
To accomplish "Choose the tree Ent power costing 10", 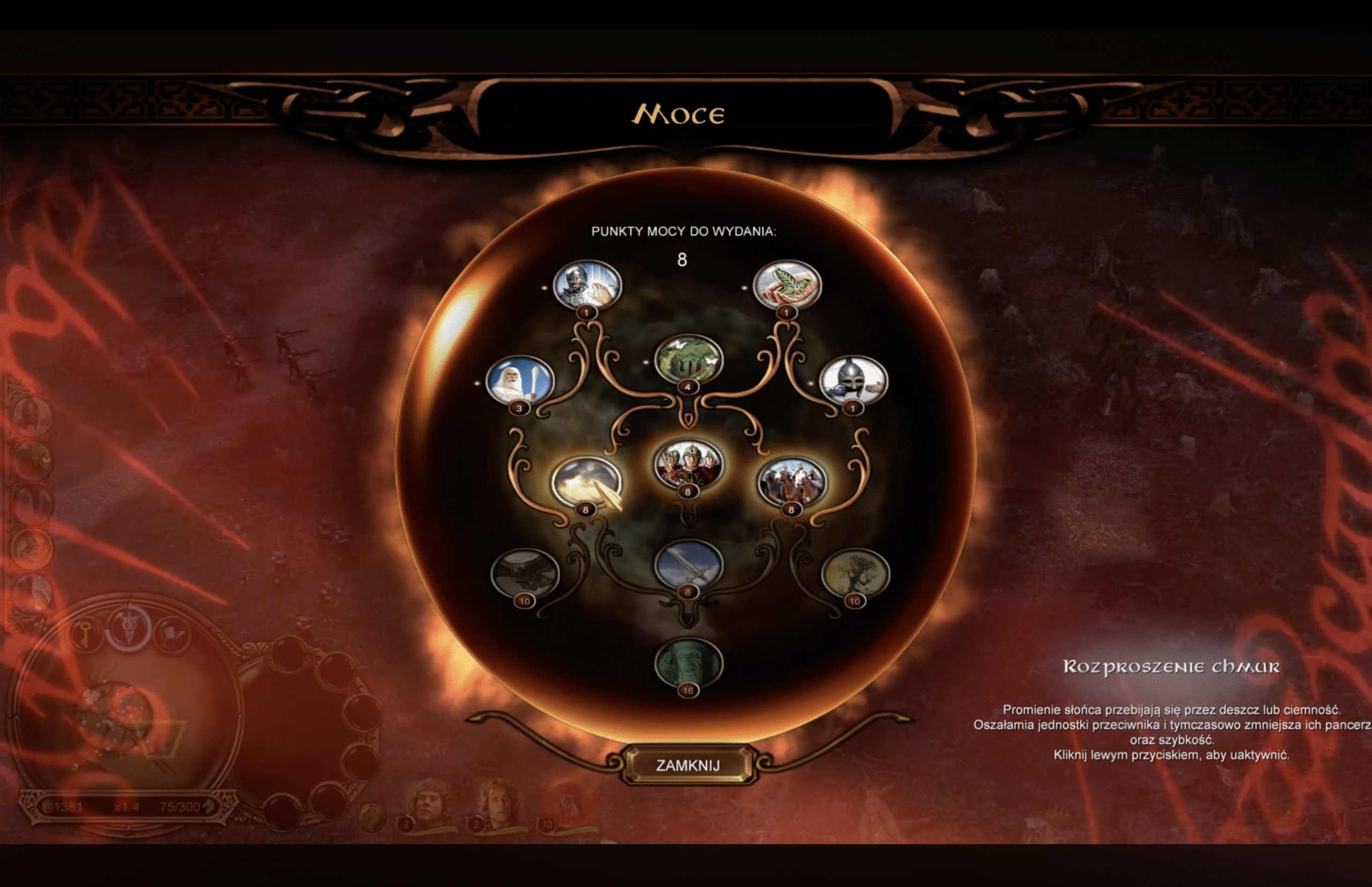I will click(855, 574).
